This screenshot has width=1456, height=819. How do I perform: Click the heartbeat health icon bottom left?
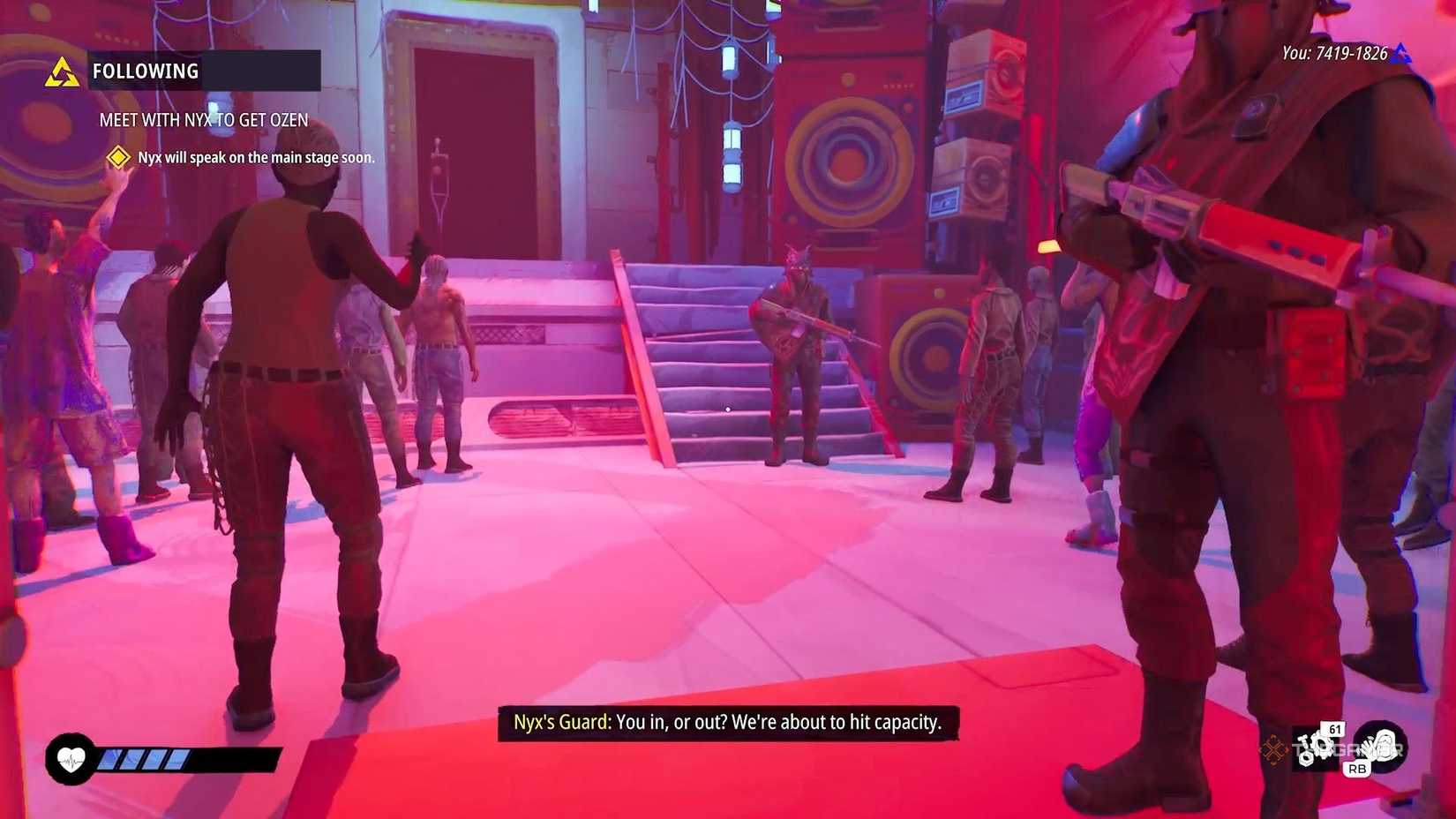pyautogui.click(x=69, y=756)
